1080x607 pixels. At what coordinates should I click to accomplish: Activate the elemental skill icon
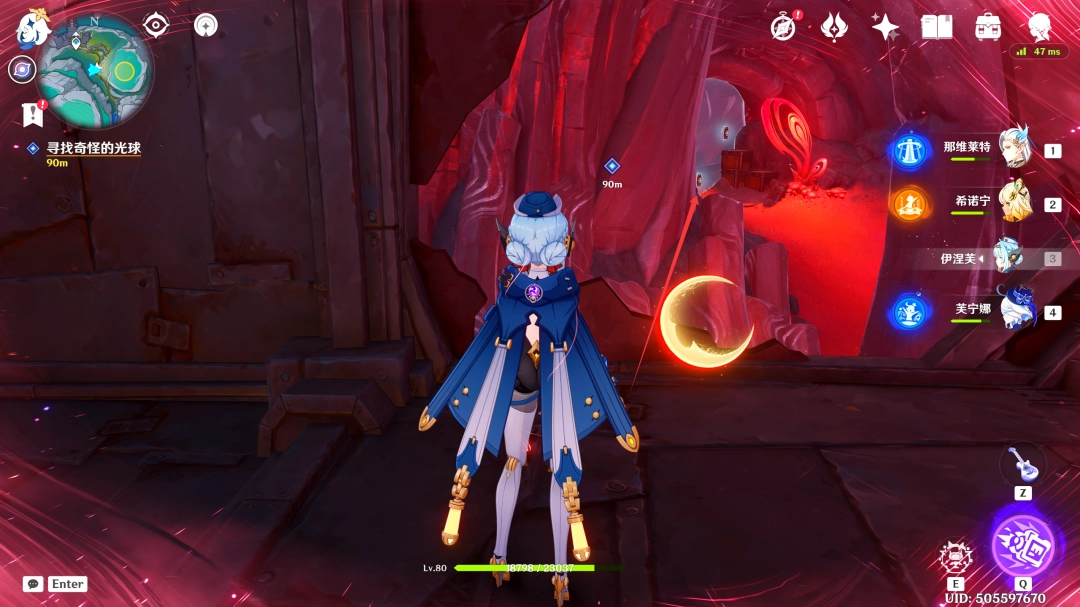[956, 559]
